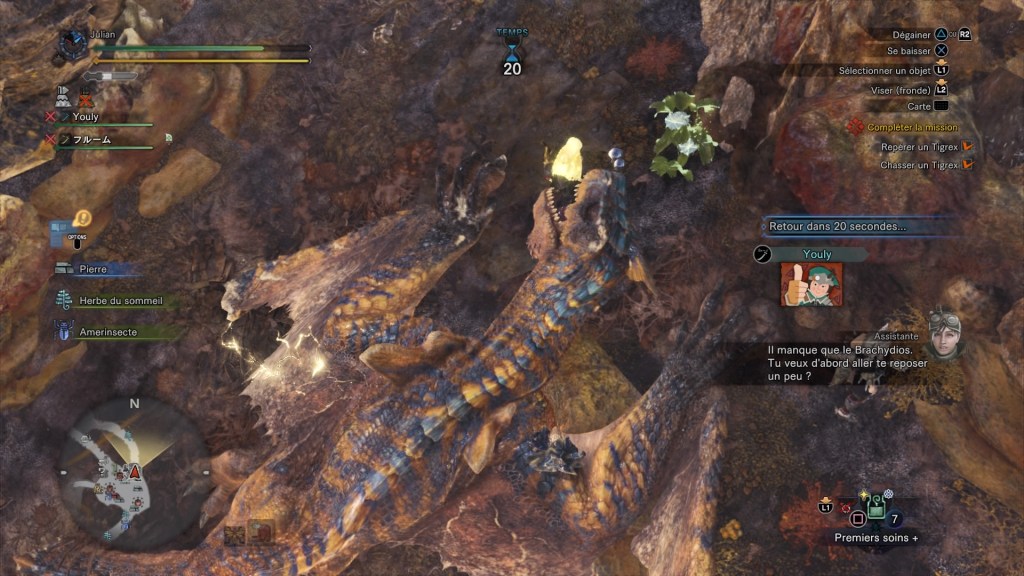Open the Completer la mission objective
The width and height of the screenshot is (1024, 576).
coord(911,127)
